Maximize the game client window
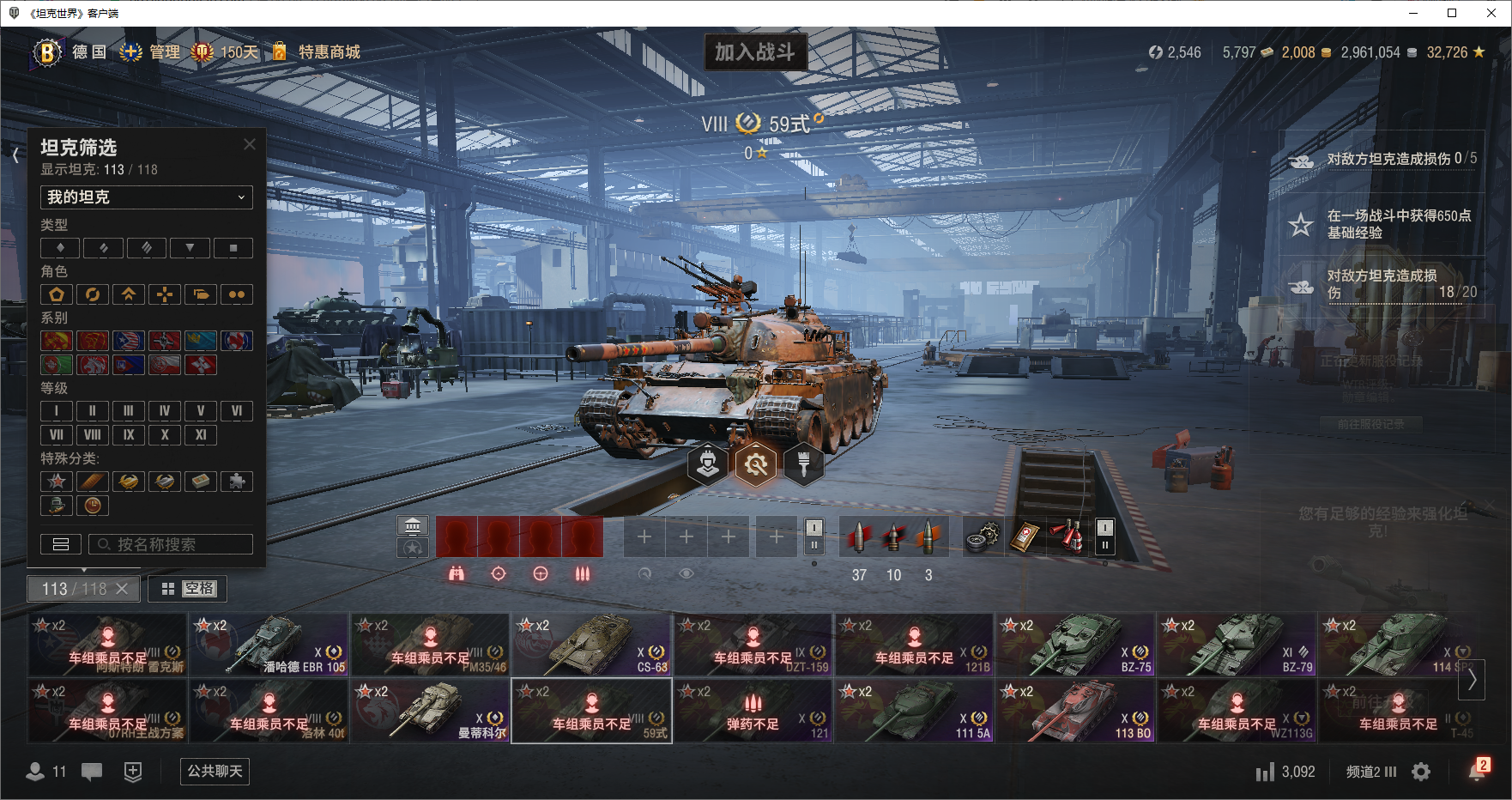1512x800 pixels. coord(1452,13)
